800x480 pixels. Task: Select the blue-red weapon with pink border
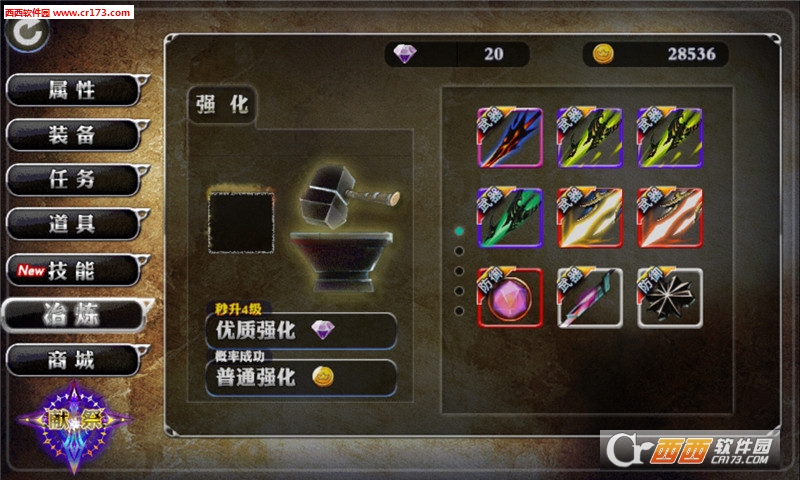click(510, 138)
